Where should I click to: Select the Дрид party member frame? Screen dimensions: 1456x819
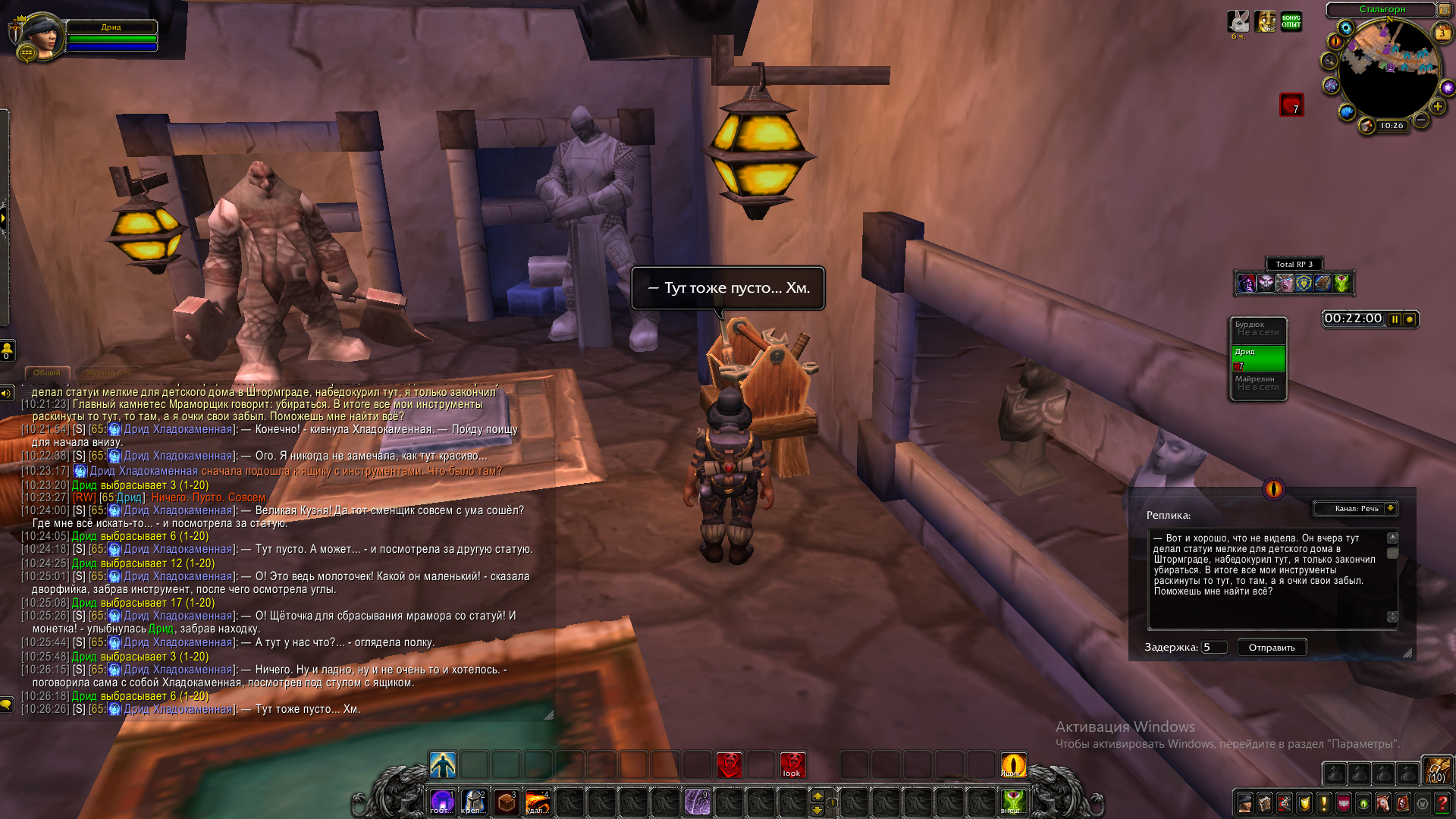[x=1258, y=358]
